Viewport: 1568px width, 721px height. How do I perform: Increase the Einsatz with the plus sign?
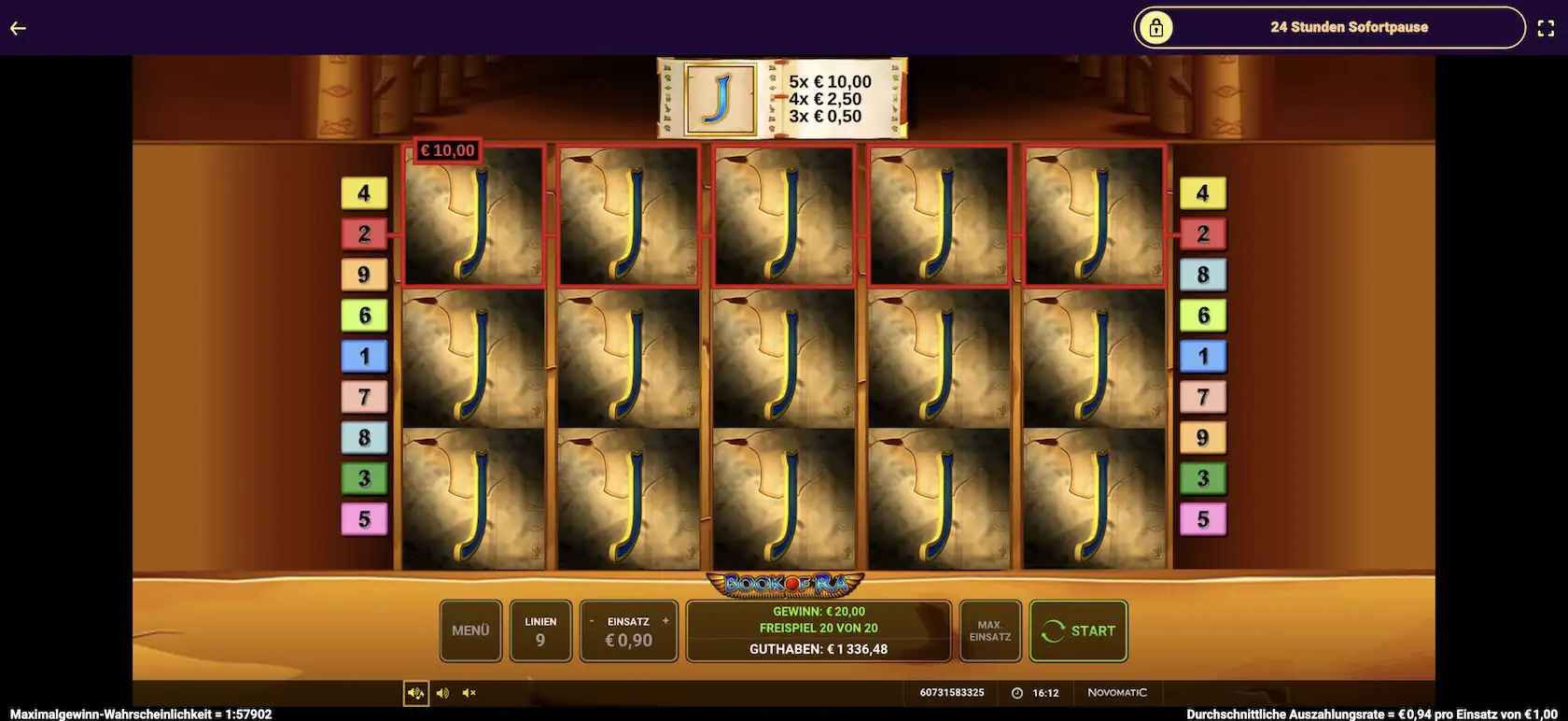[665, 621]
